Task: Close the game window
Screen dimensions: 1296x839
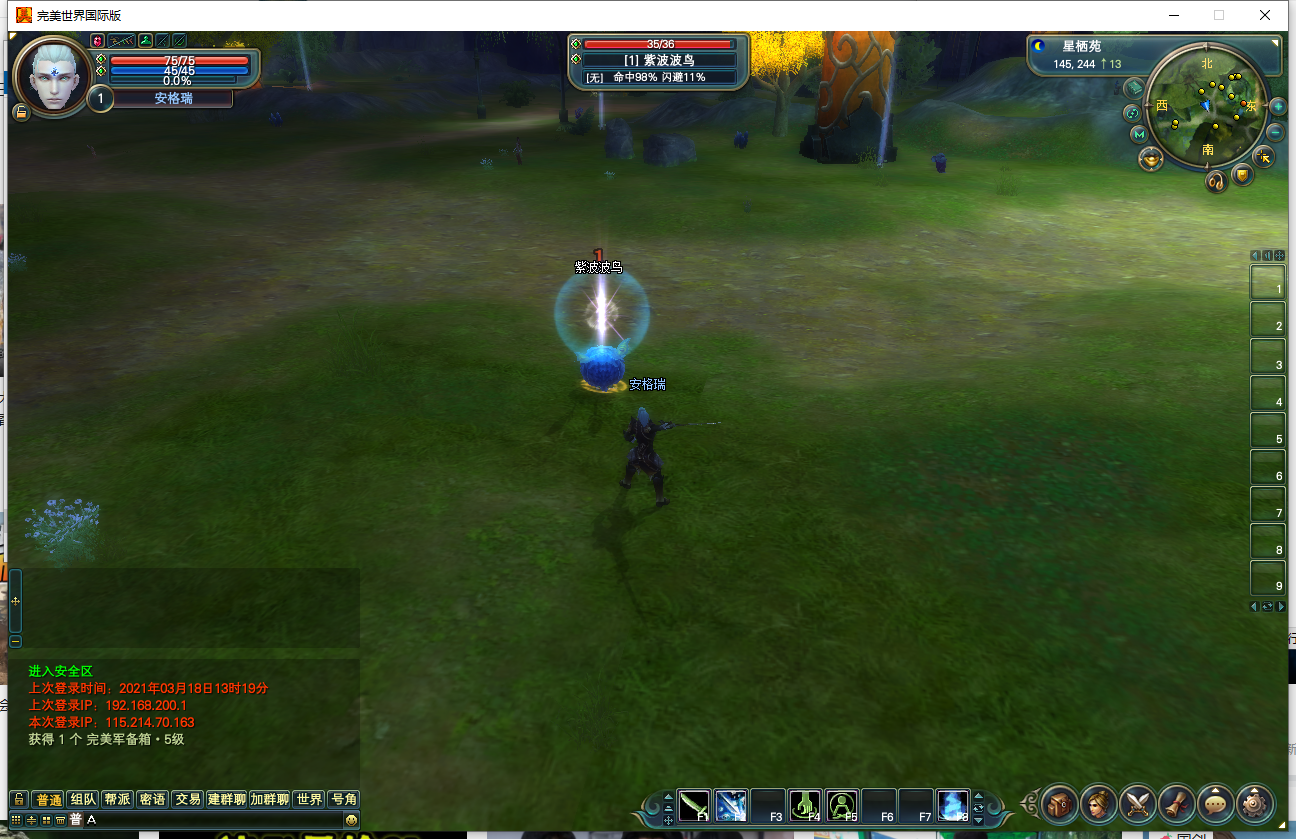Action: (x=1265, y=15)
